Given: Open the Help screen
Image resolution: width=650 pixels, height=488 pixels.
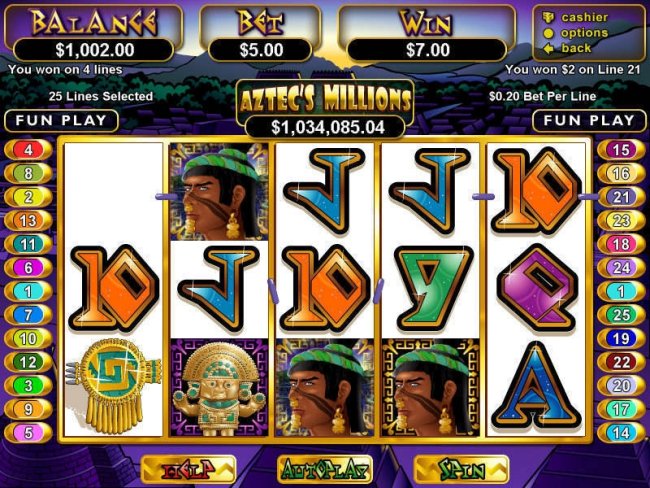Looking at the screenshot, I should (x=188, y=468).
